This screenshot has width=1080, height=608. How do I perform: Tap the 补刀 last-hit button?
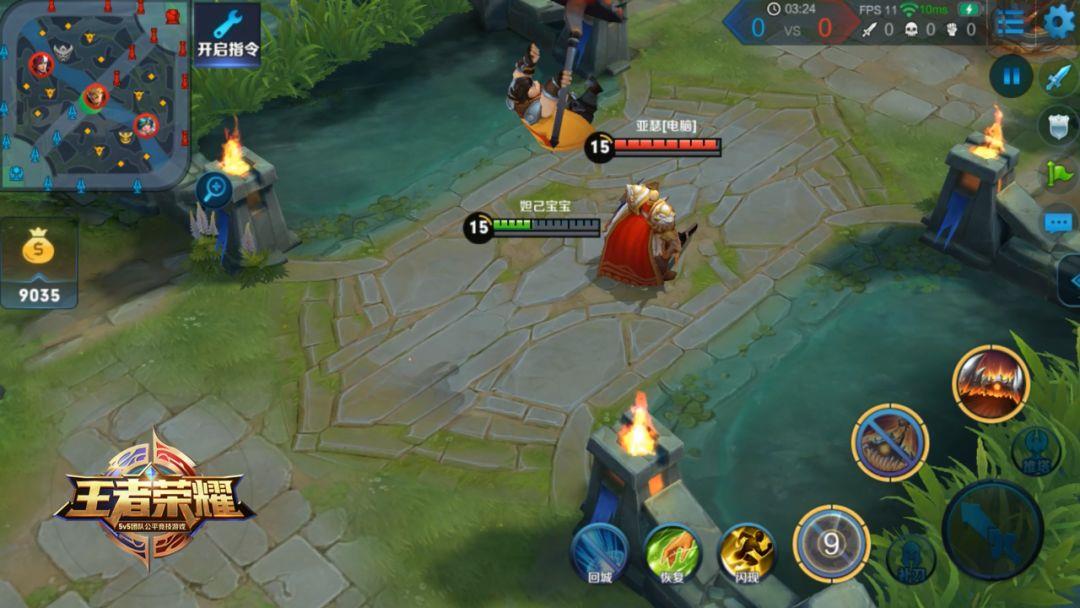coord(910,558)
